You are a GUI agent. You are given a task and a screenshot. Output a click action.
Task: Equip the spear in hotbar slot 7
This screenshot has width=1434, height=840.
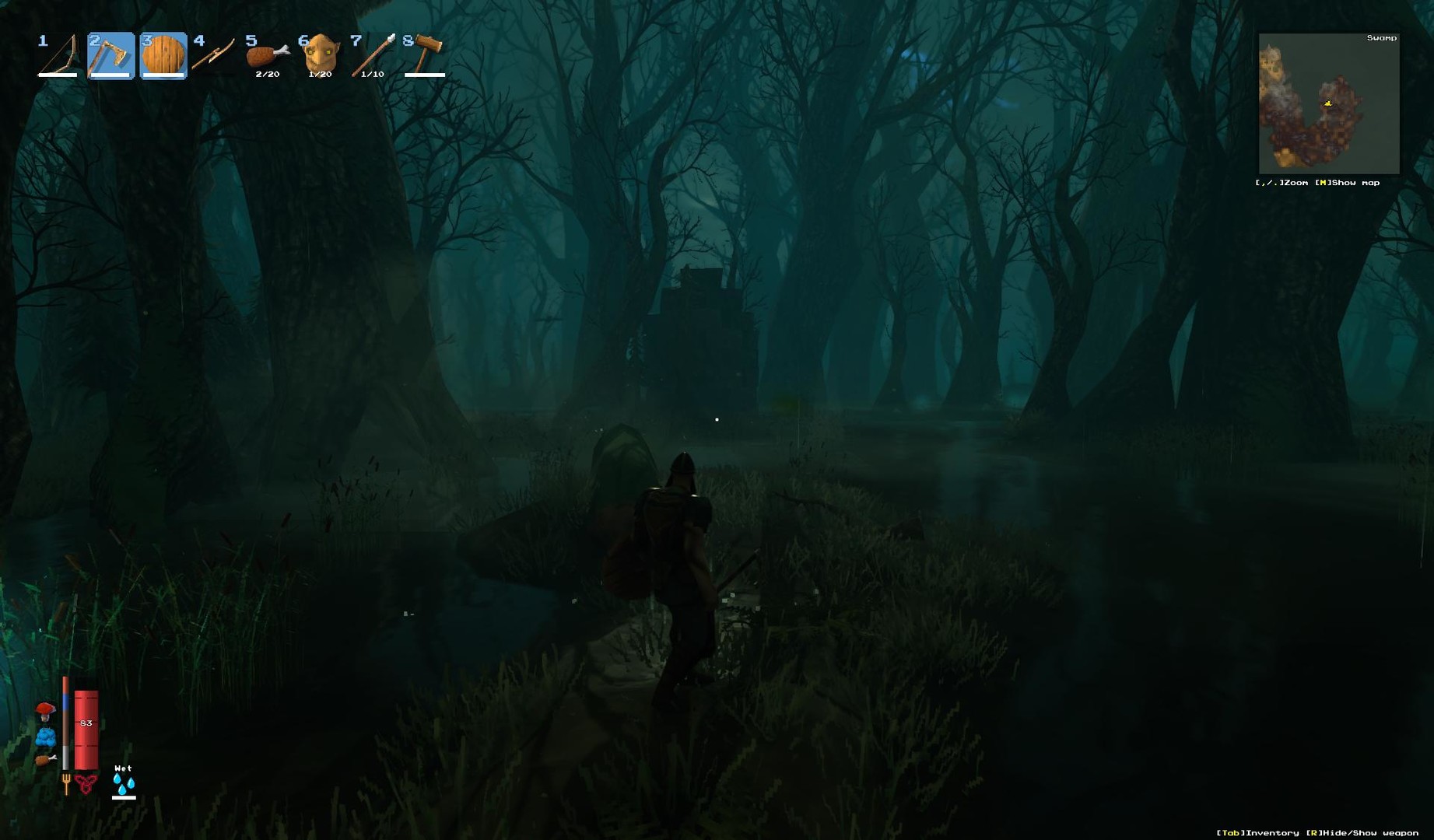pos(373,55)
